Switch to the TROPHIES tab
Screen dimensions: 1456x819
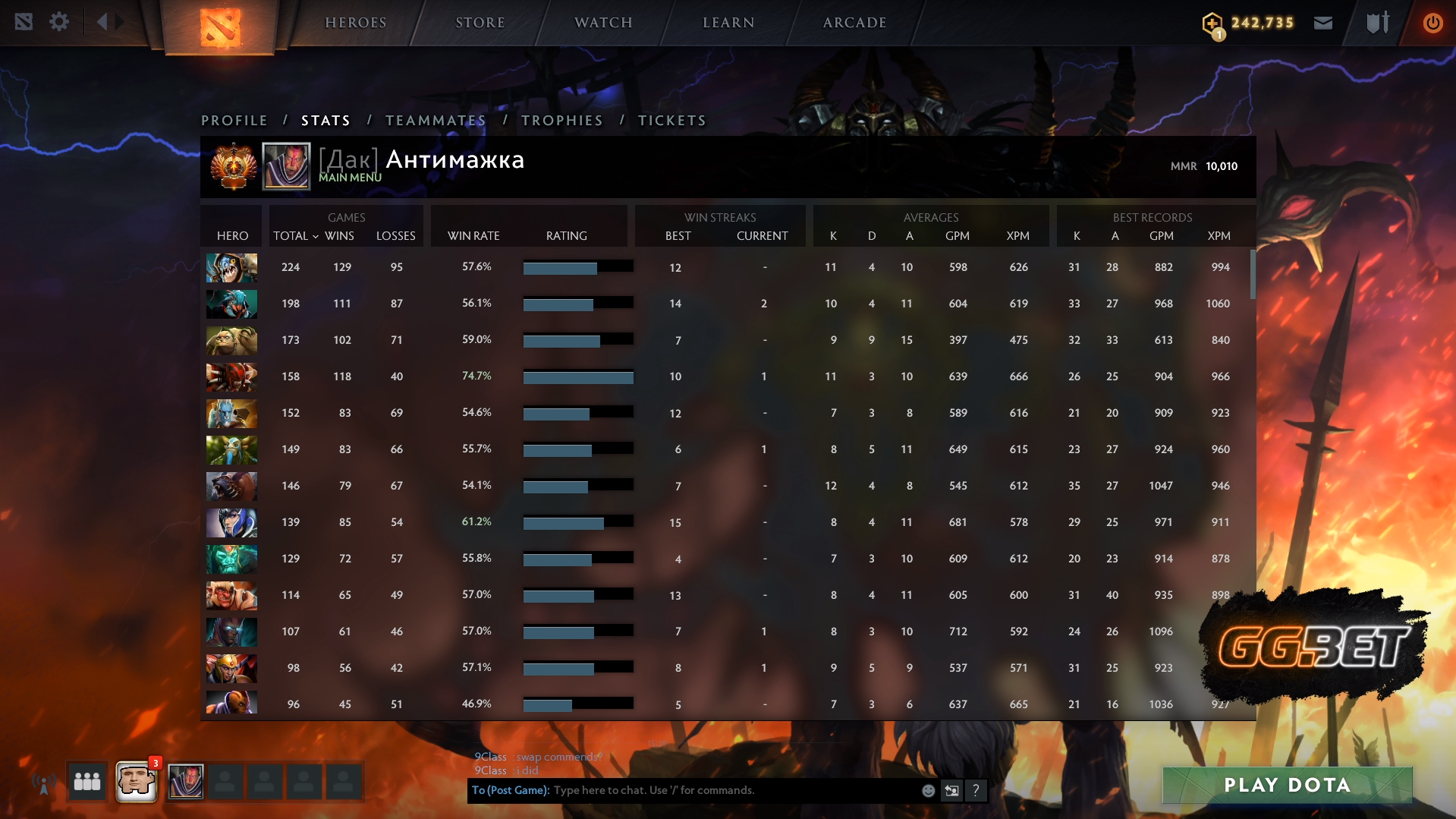[x=561, y=120]
